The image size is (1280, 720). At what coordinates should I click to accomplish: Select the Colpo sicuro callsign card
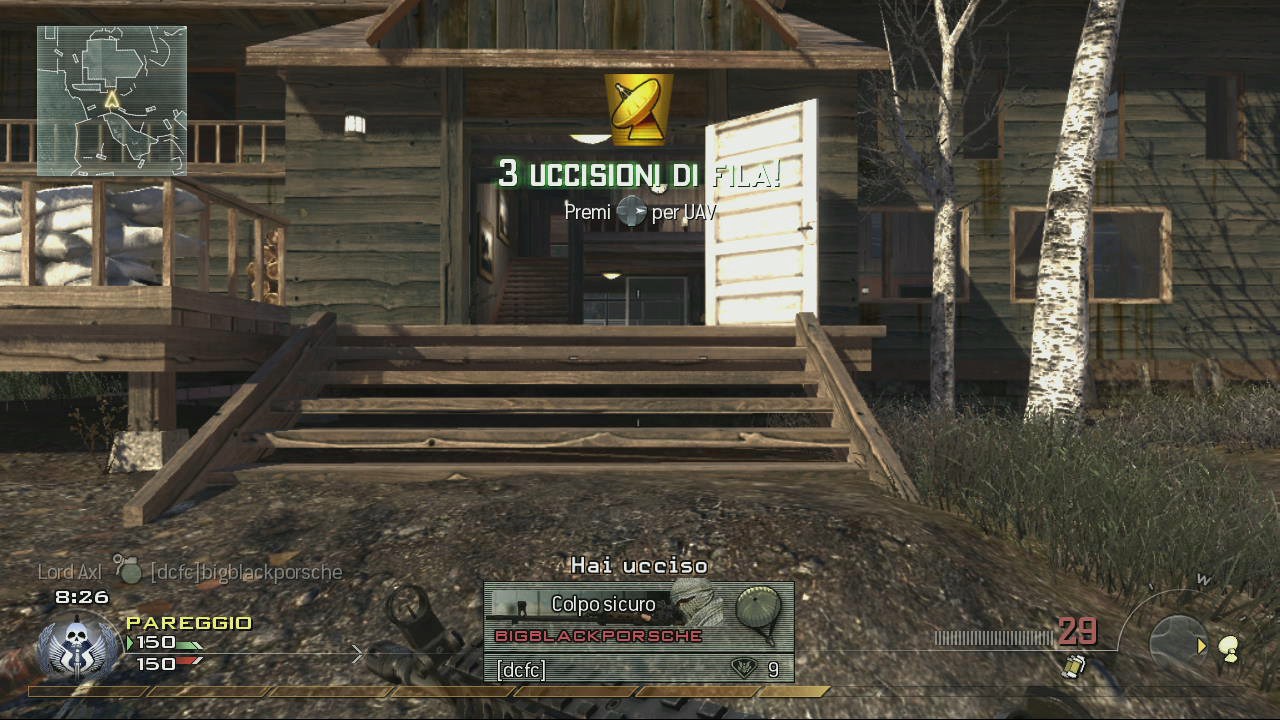[x=604, y=616]
